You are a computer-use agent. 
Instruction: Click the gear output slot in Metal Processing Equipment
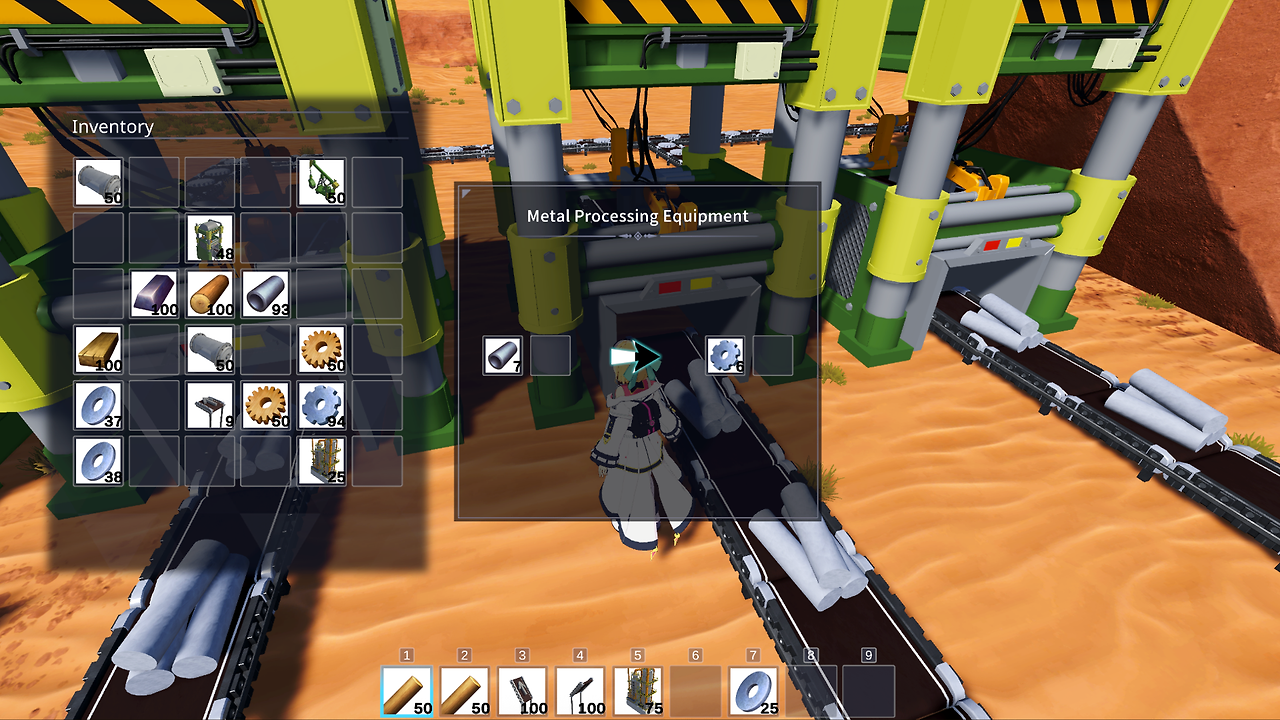724,355
